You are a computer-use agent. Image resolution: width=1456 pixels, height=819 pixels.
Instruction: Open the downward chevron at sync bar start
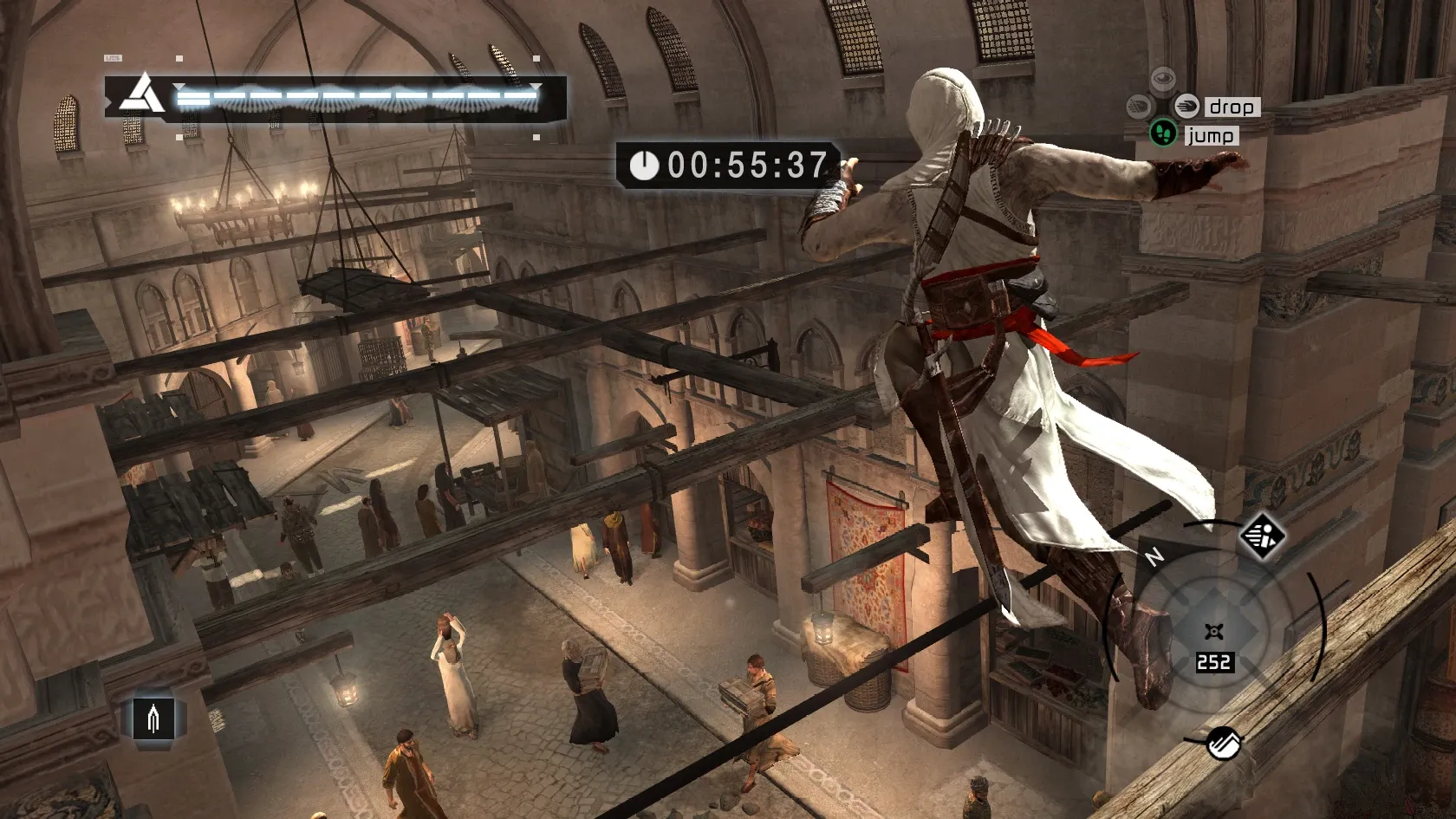tap(178, 86)
